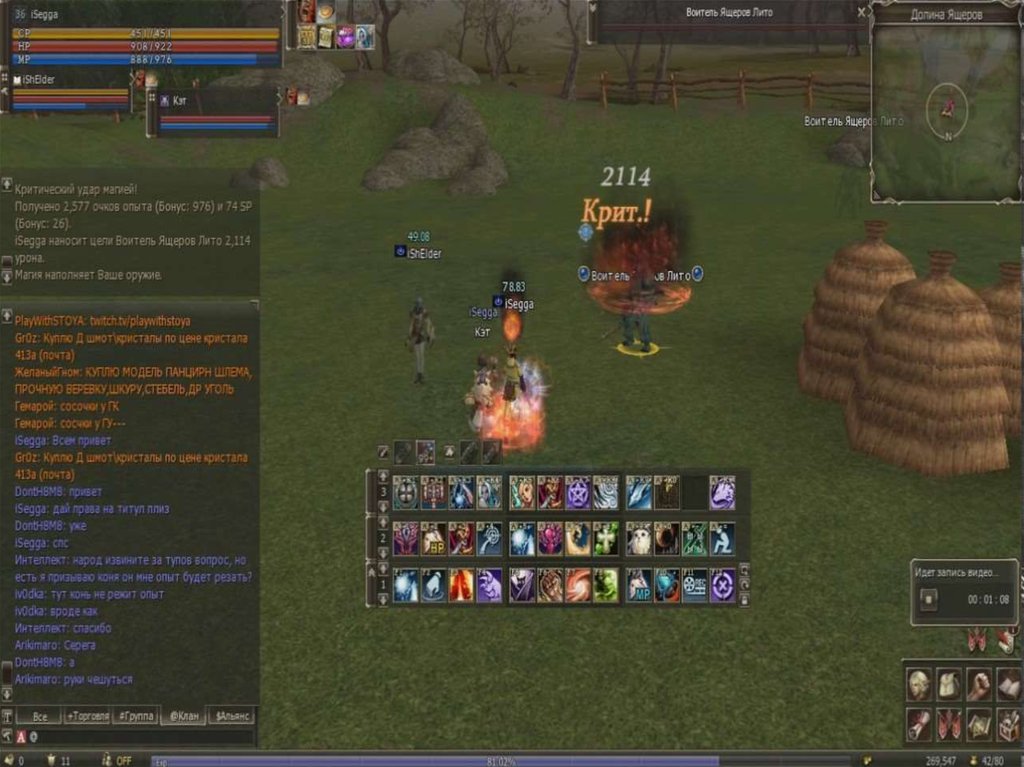Activate the purple pentagram skill

pos(578,492)
